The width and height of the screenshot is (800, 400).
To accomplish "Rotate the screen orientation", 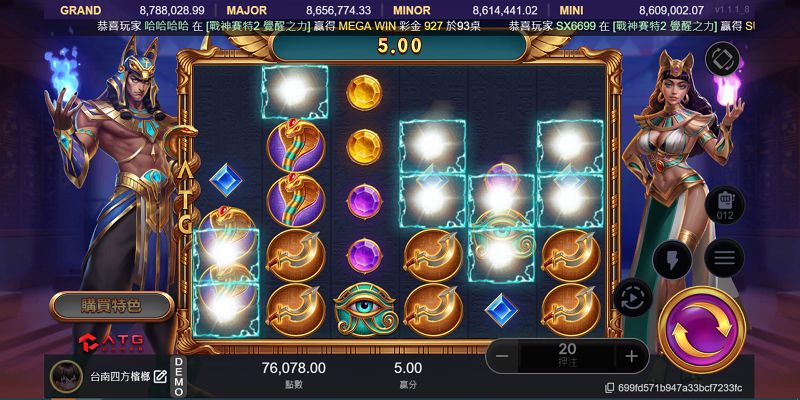I will pyautogui.click(x=721, y=60).
